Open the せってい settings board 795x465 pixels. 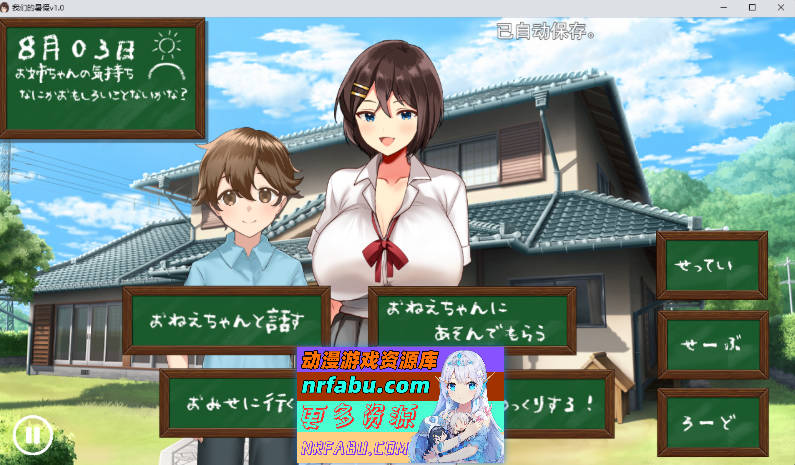coord(712,265)
